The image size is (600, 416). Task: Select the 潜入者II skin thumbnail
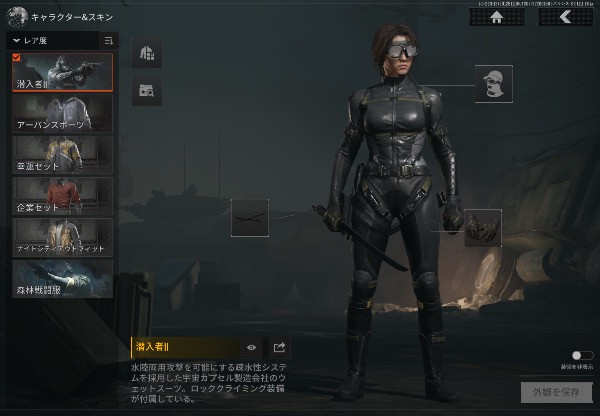tap(62, 72)
